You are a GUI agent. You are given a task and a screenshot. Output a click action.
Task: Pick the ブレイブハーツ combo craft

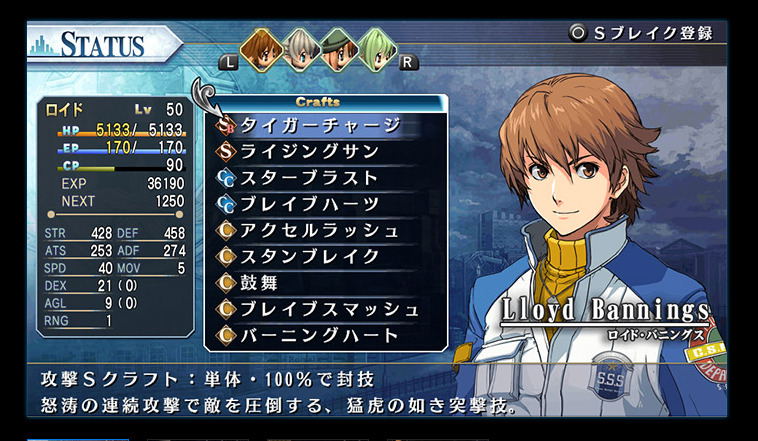tap(310, 204)
